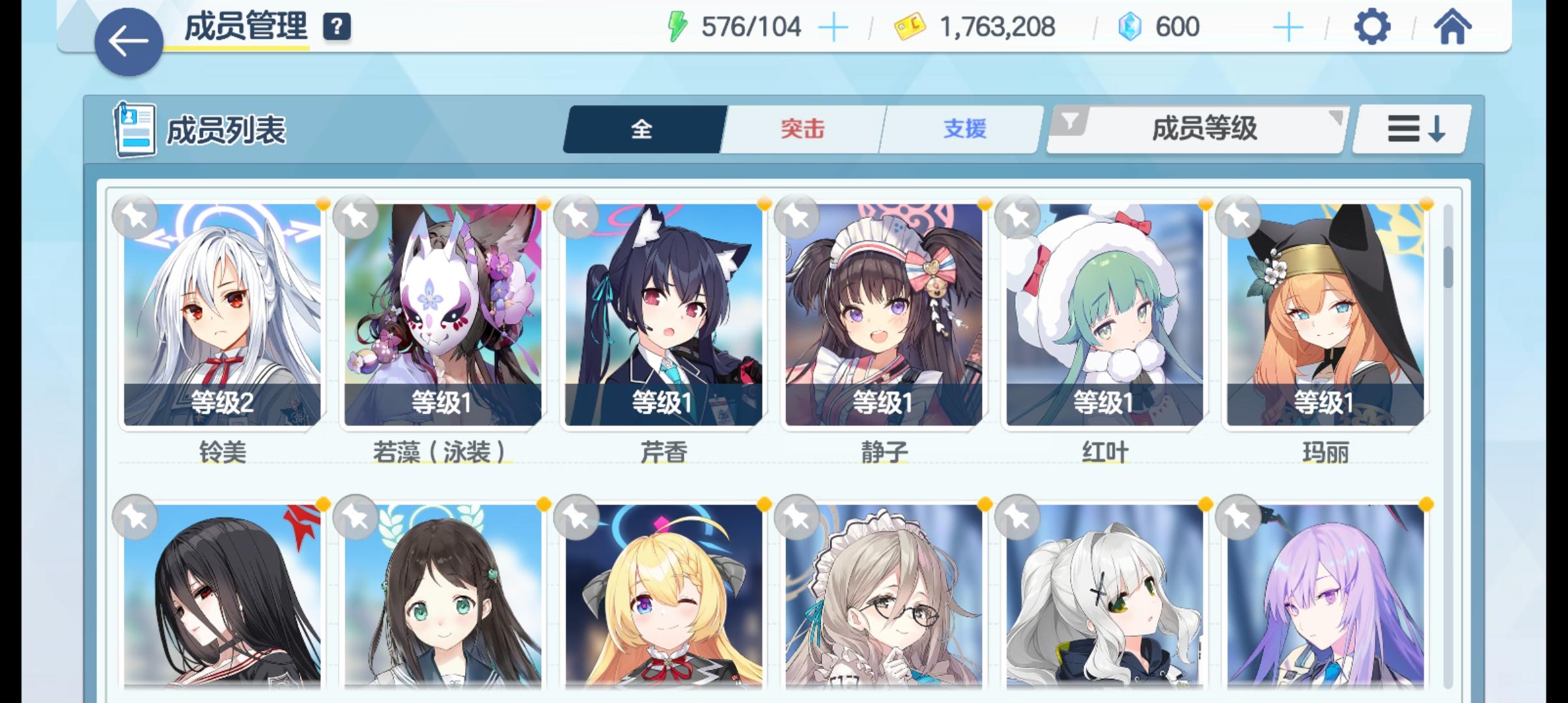
Task: Toggle the pin on 铃美's card
Action: 135,215
